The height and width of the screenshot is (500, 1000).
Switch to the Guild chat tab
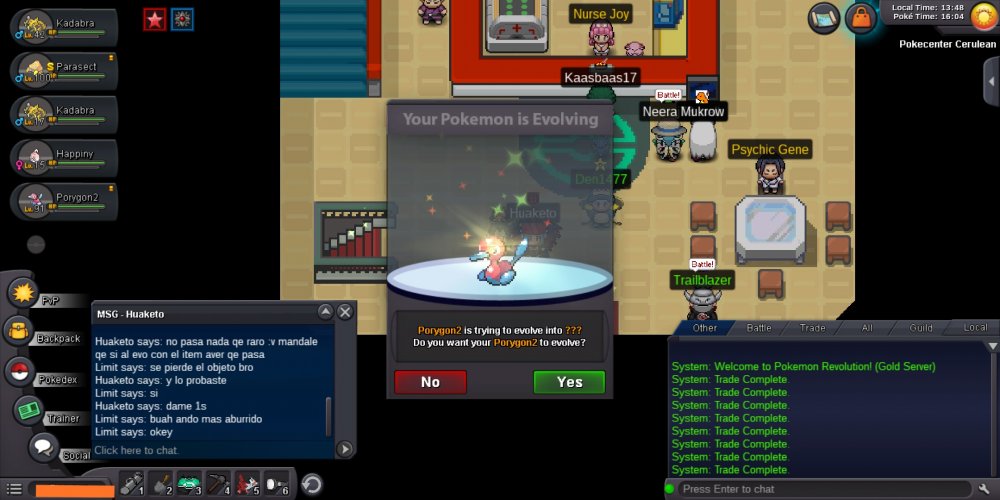pos(921,327)
